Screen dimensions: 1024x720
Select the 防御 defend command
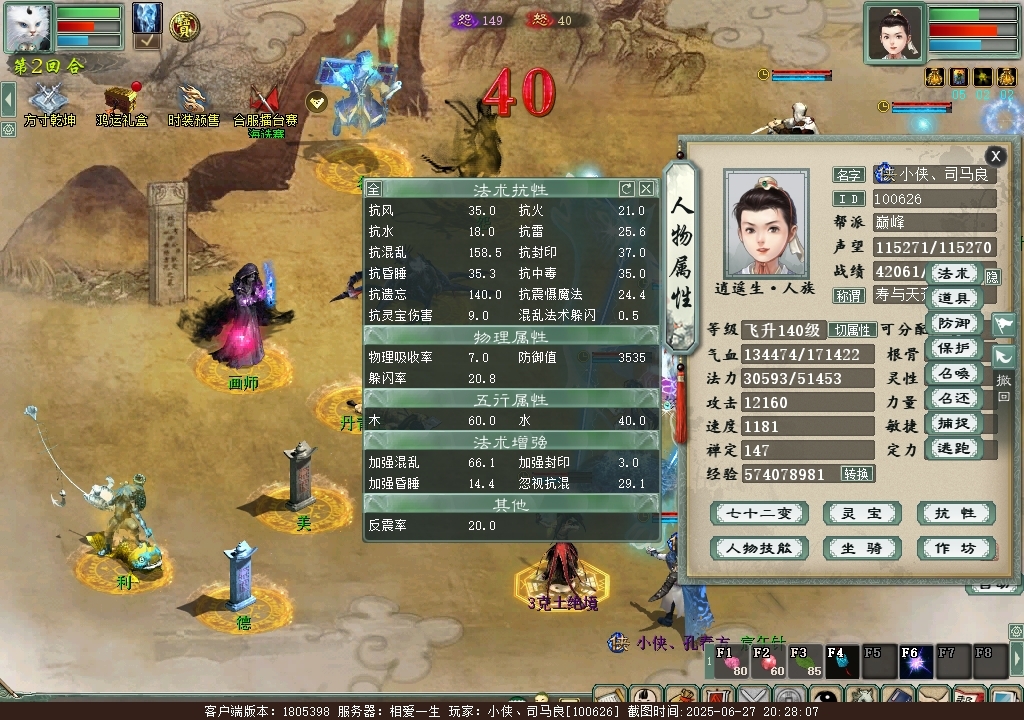(x=953, y=323)
